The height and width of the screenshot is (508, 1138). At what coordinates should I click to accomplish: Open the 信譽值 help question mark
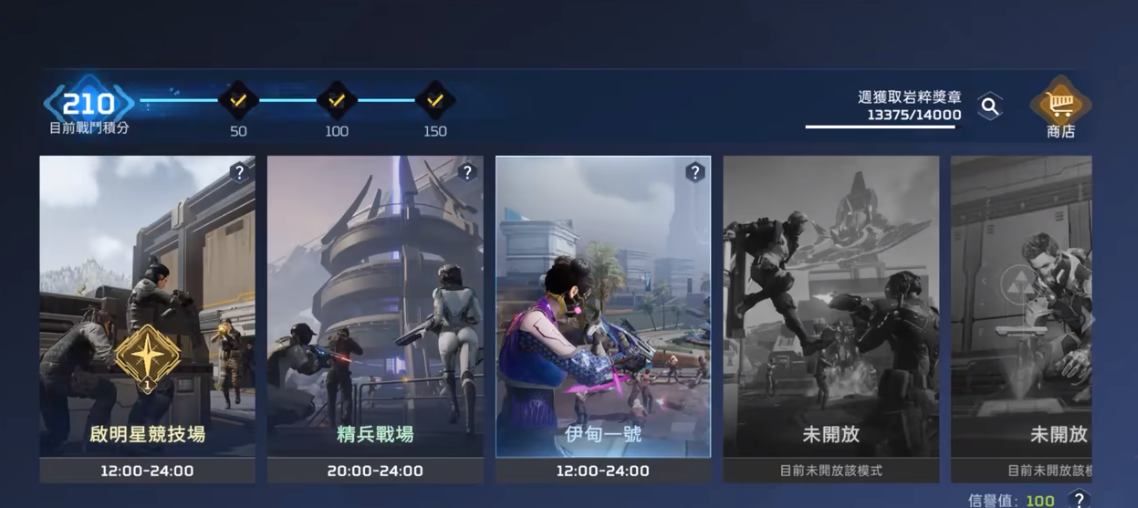[x=1078, y=499]
